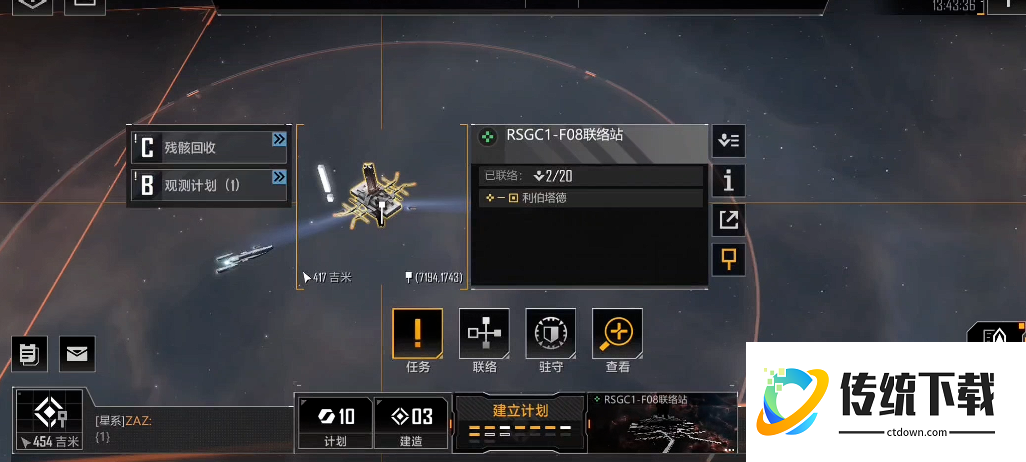
Task: Toggle the orange pin marker icon
Action: [x=728, y=259]
